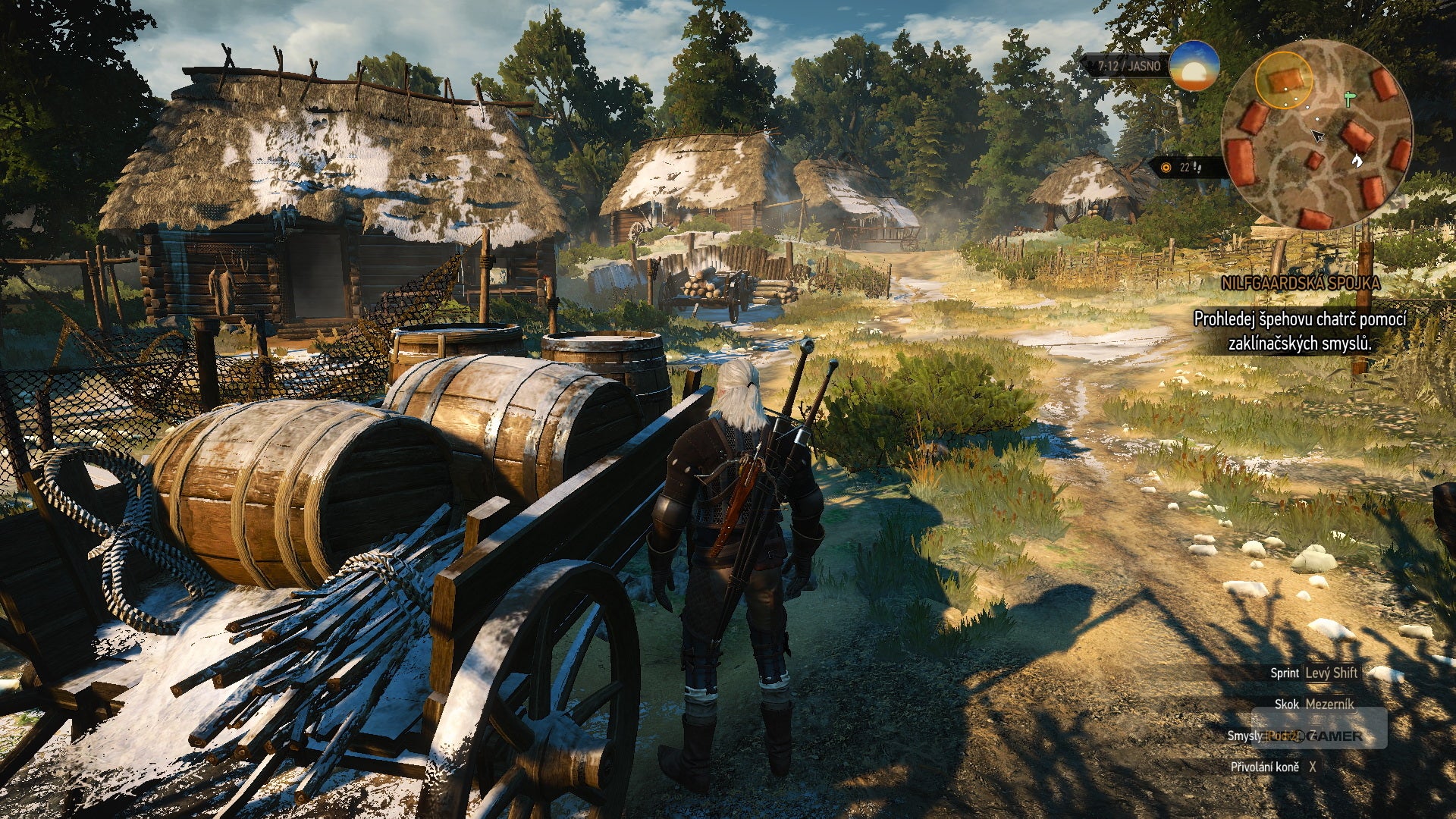Select the sun weather icon
The width and height of the screenshot is (1456, 819).
tap(1194, 66)
